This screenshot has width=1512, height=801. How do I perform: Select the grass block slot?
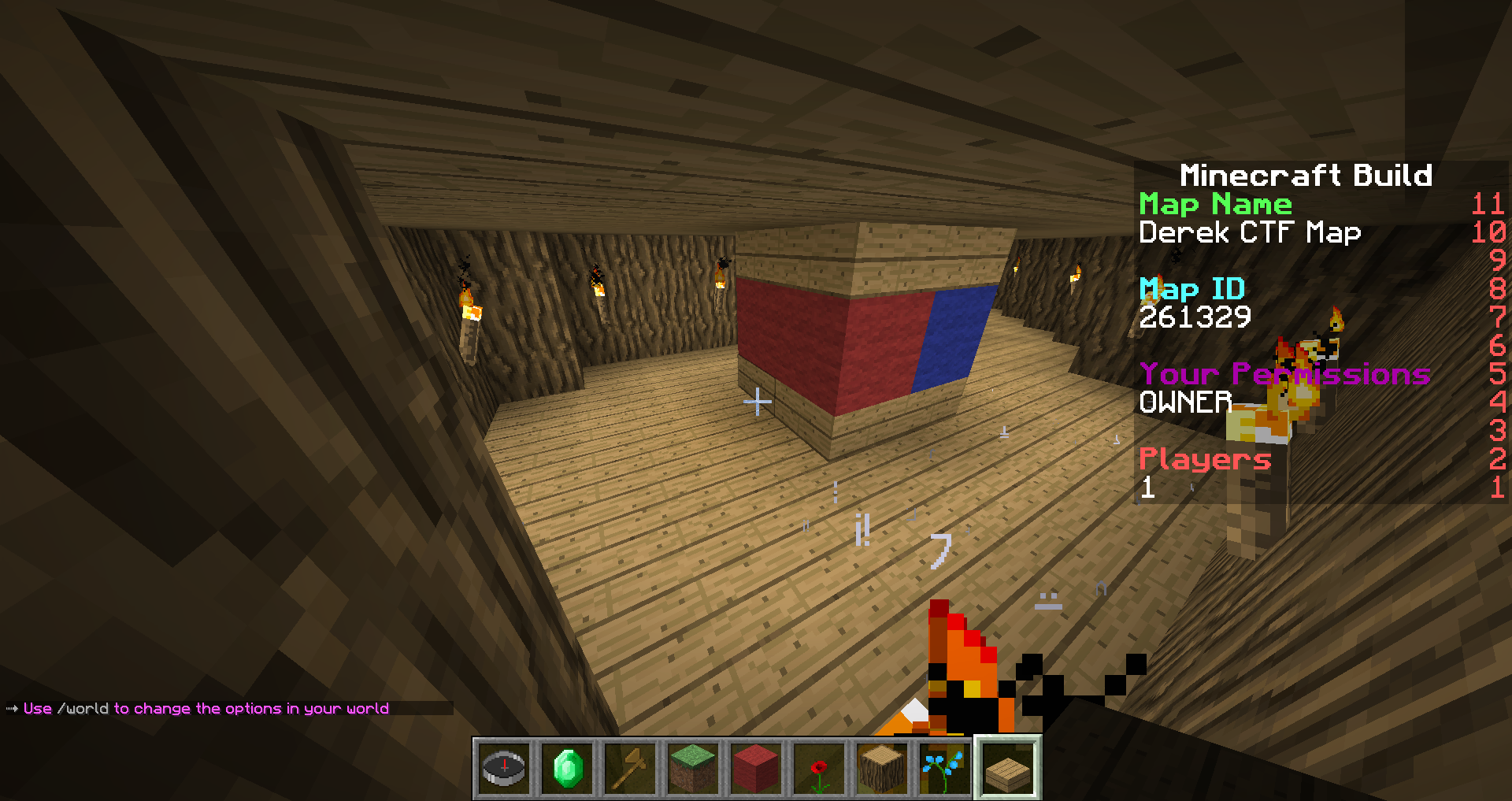pyautogui.click(x=693, y=768)
